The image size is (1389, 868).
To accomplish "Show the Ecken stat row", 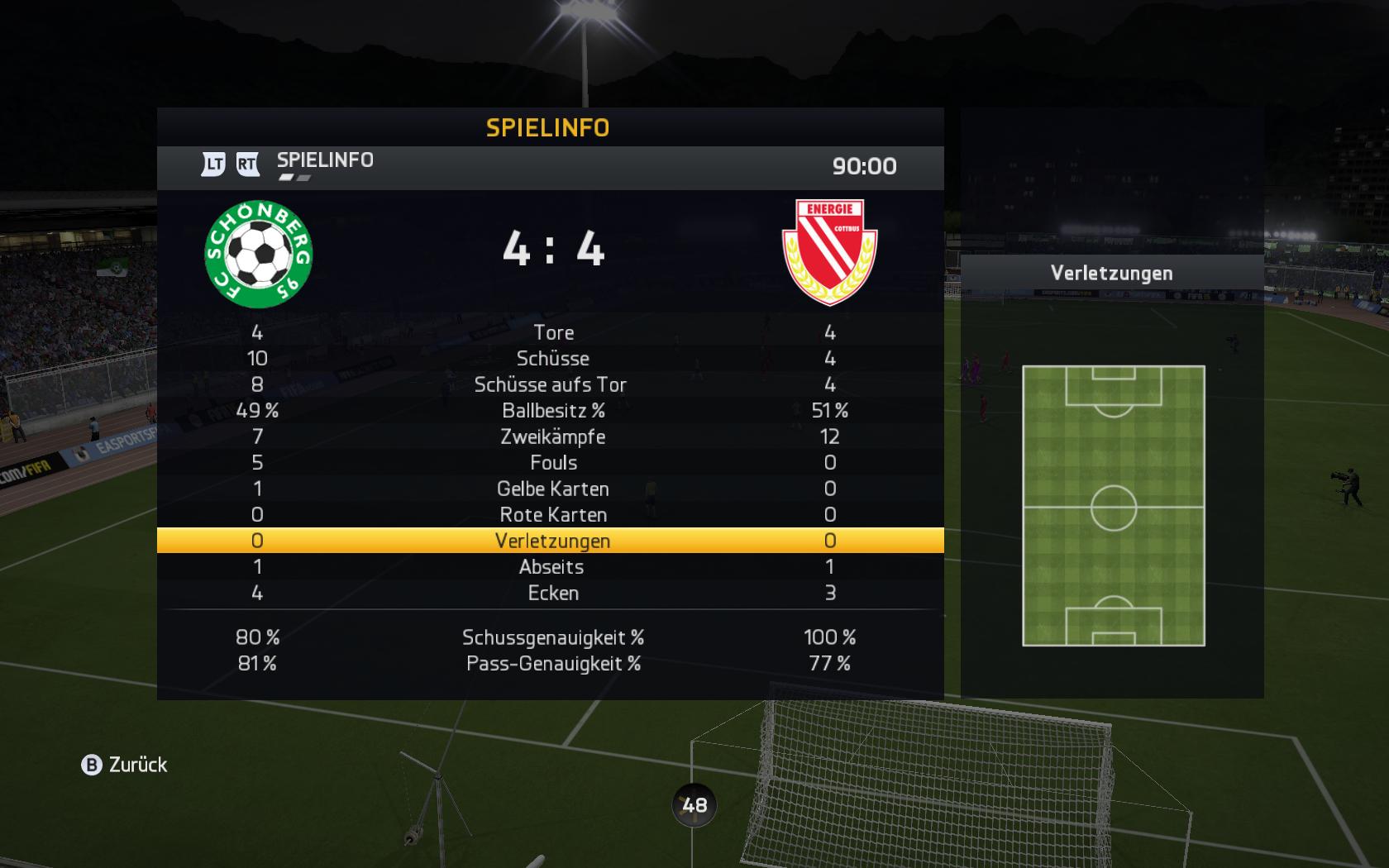I will 553,593.
